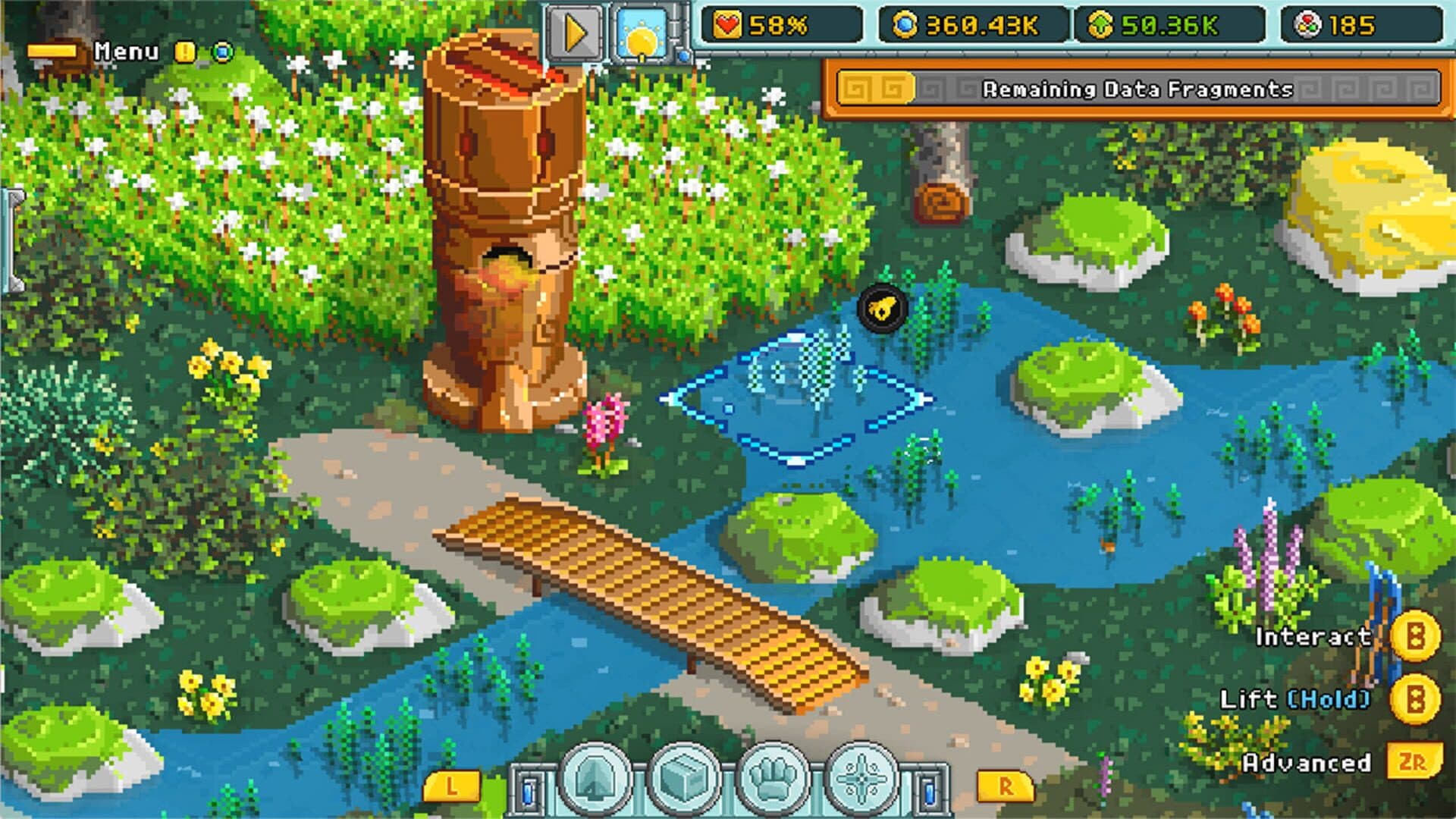1456x819 pixels.
Task: Open the Menu in the top left
Action: (x=126, y=52)
